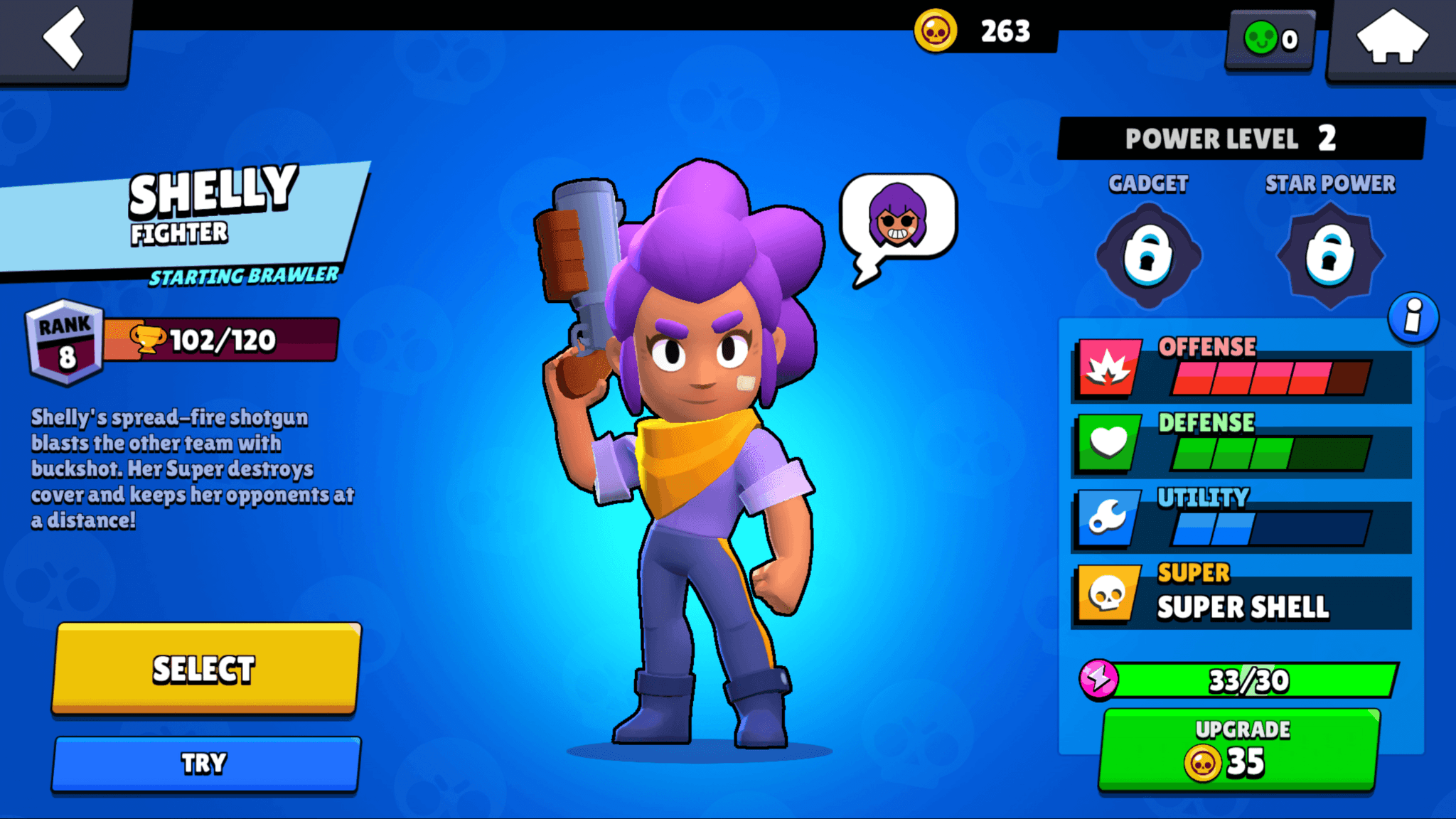Tap the Offense explosion icon
1456x819 pixels.
1107,368
